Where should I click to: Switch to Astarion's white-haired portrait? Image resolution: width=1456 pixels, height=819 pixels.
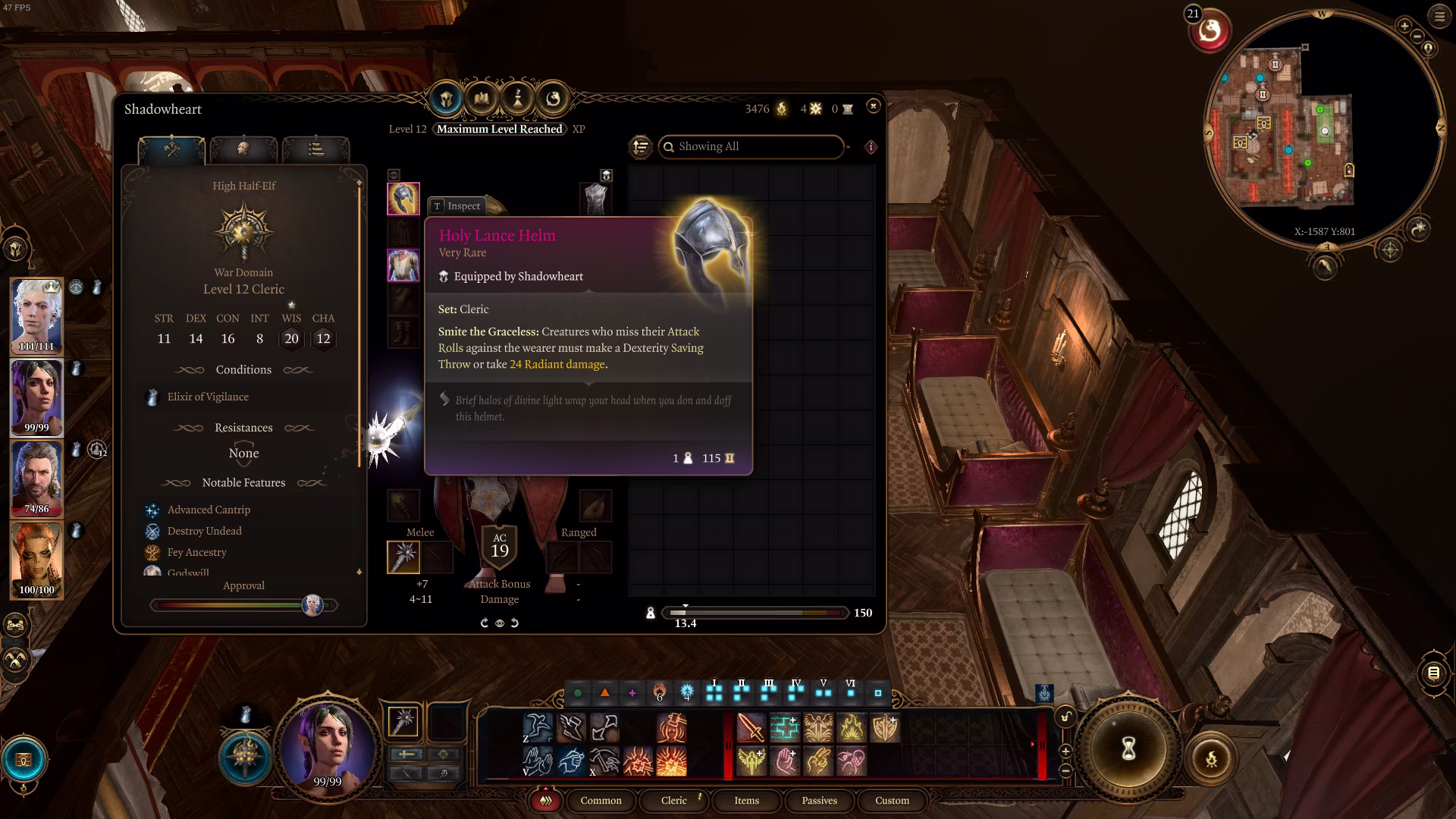click(36, 315)
